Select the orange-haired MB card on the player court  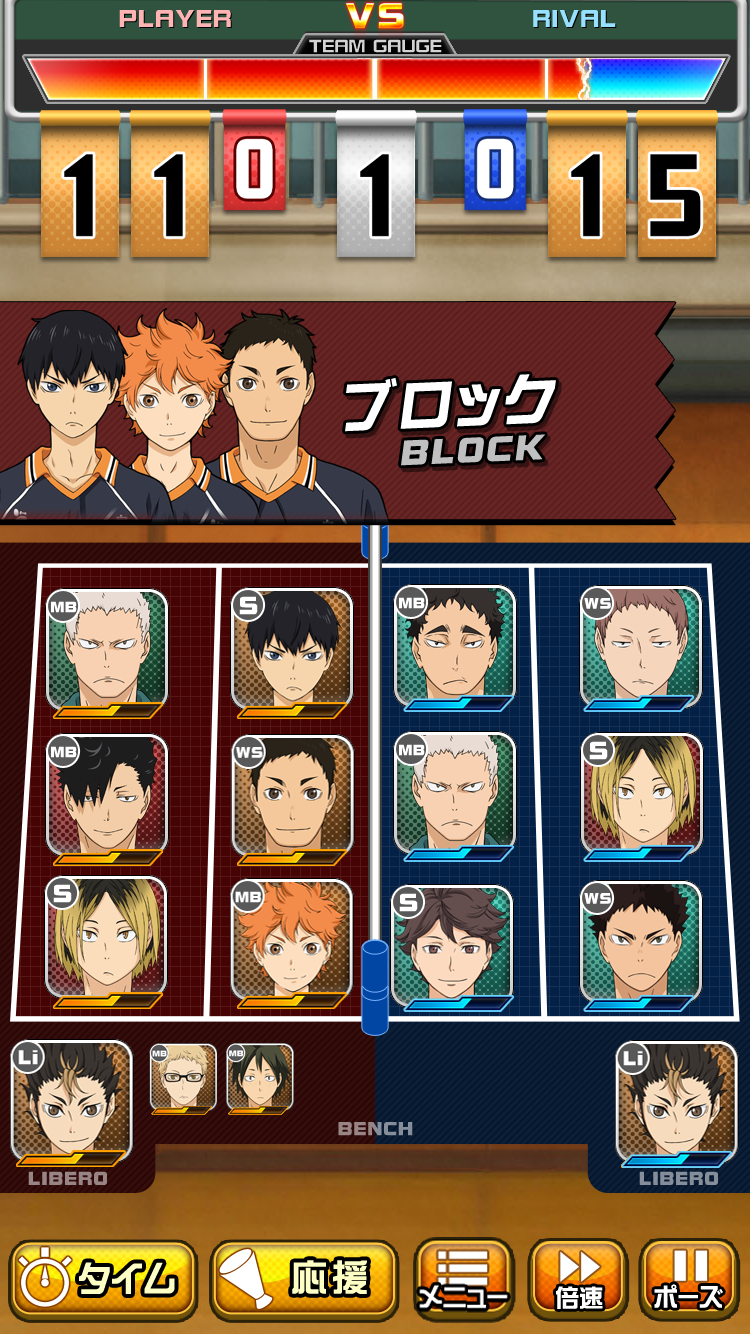(292, 940)
